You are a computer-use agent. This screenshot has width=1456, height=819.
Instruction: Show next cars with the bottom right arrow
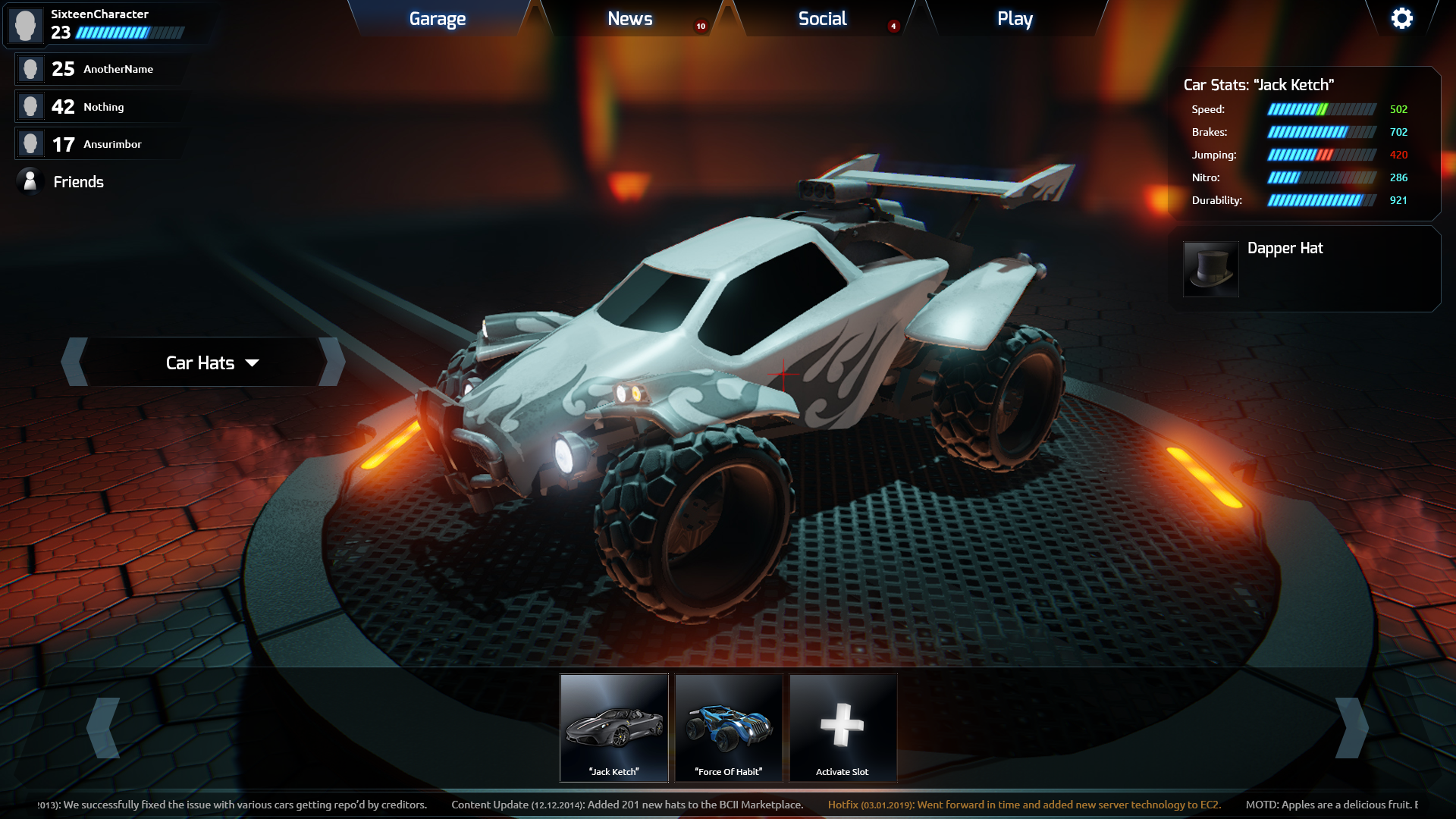[x=1351, y=728]
